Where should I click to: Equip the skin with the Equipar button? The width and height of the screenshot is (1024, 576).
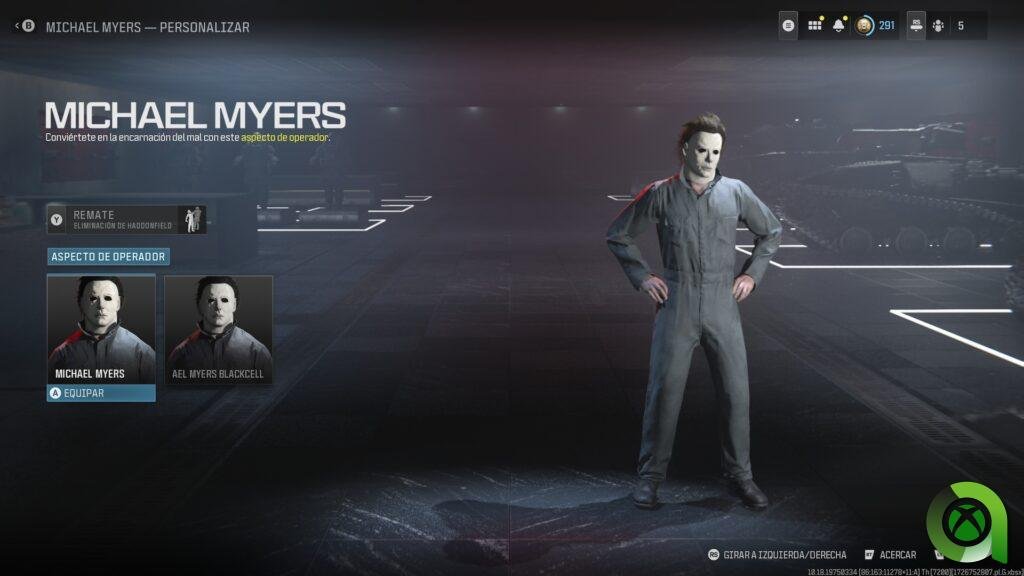101,393
